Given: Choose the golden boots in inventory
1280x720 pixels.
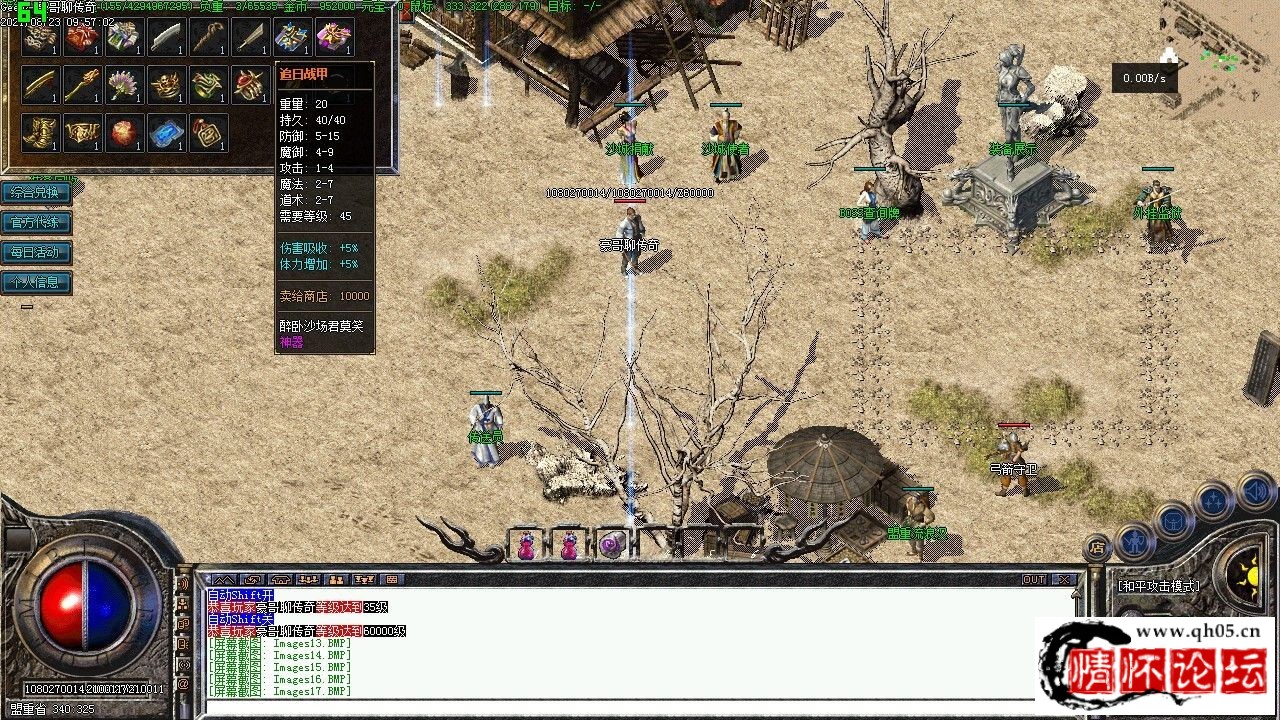Looking at the screenshot, I should [x=40, y=133].
